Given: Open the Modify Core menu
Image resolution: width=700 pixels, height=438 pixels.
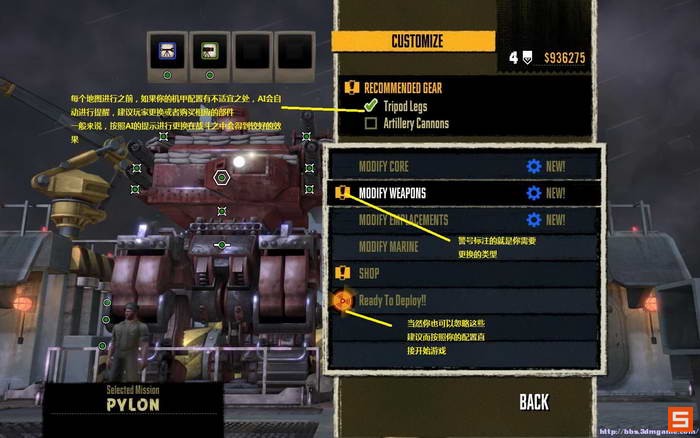Looking at the screenshot, I should [x=384, y=166].
